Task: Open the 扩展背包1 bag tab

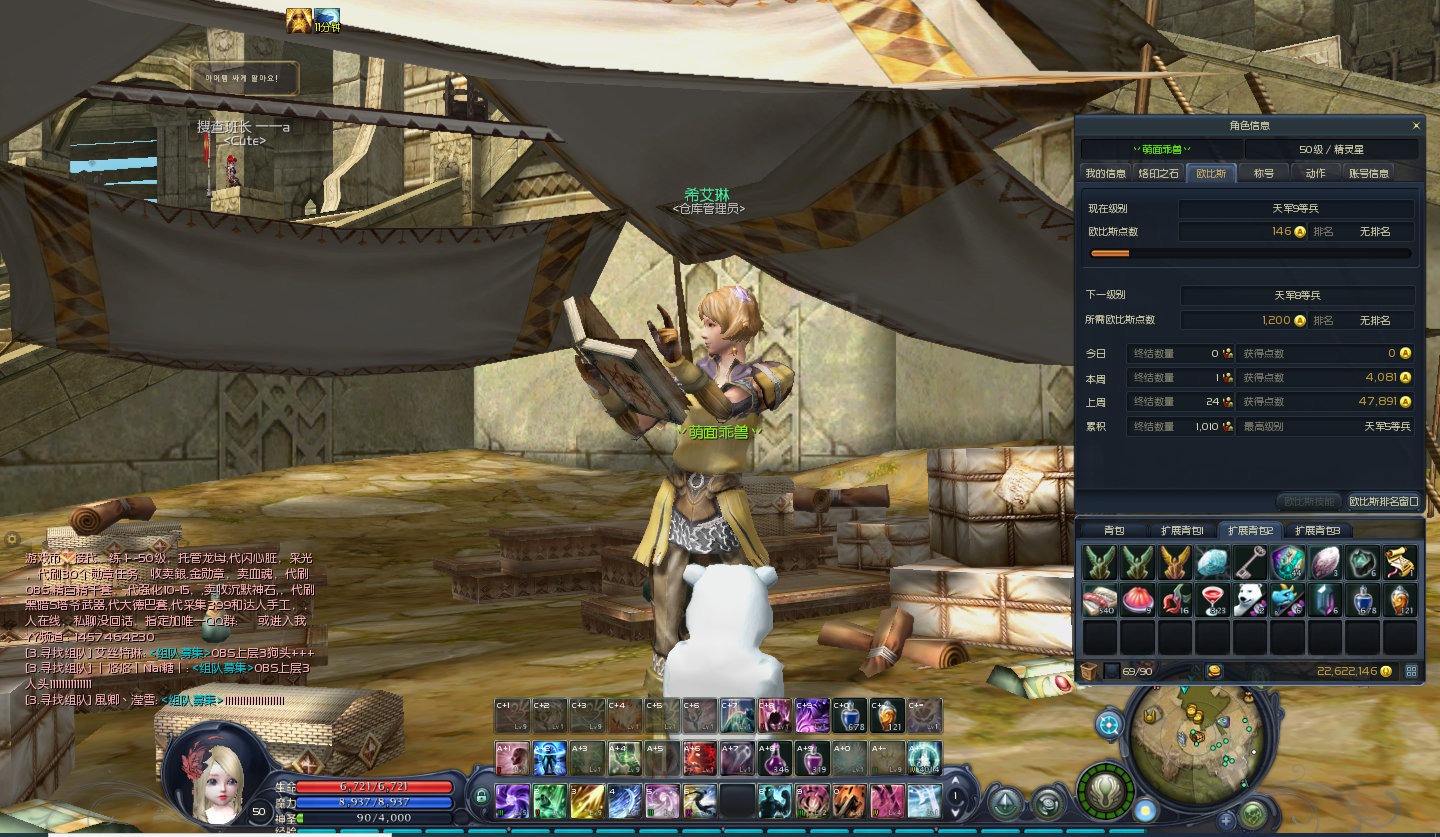Action: point(1182,530)
